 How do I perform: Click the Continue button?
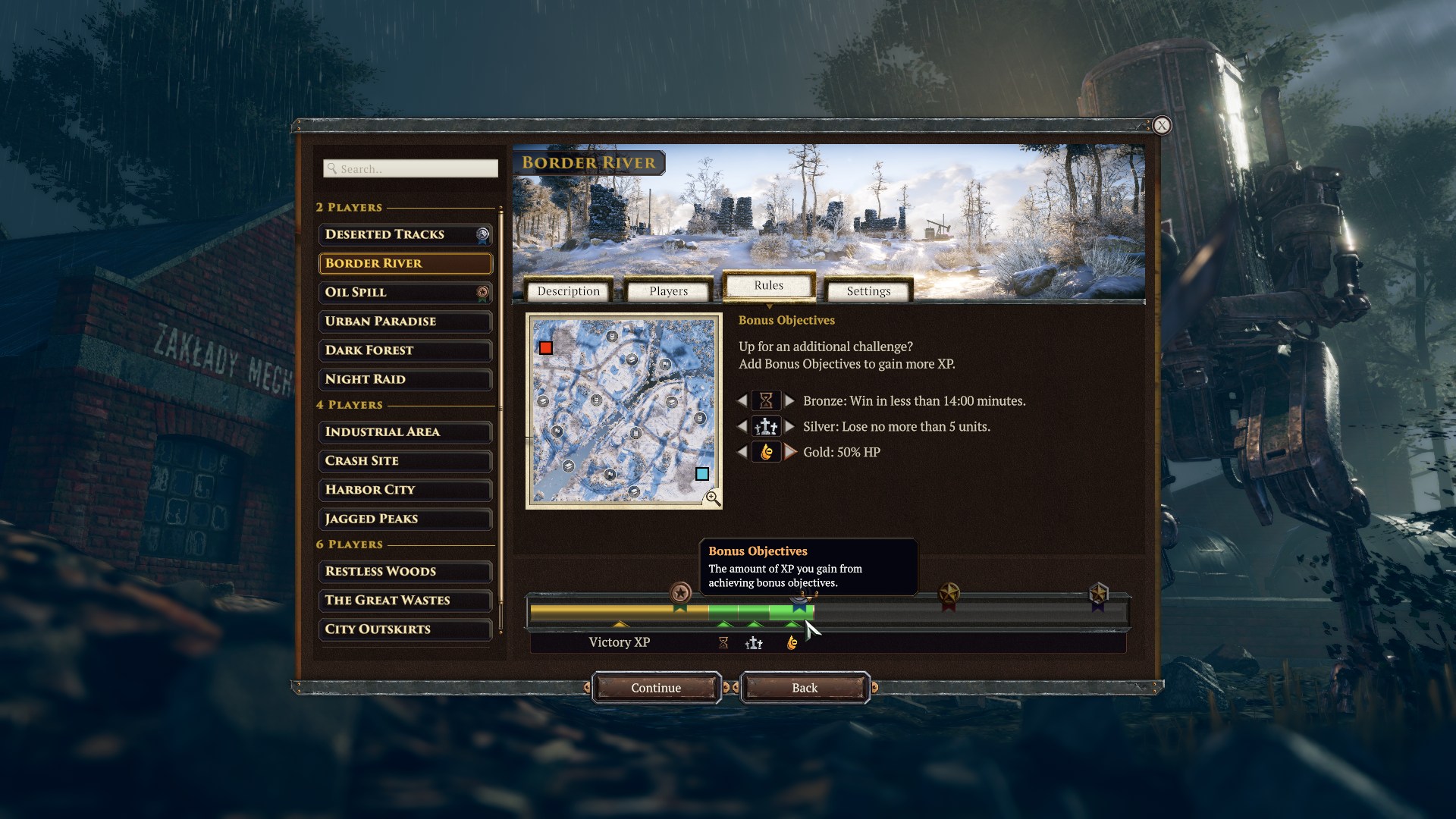tap(656, 688)
